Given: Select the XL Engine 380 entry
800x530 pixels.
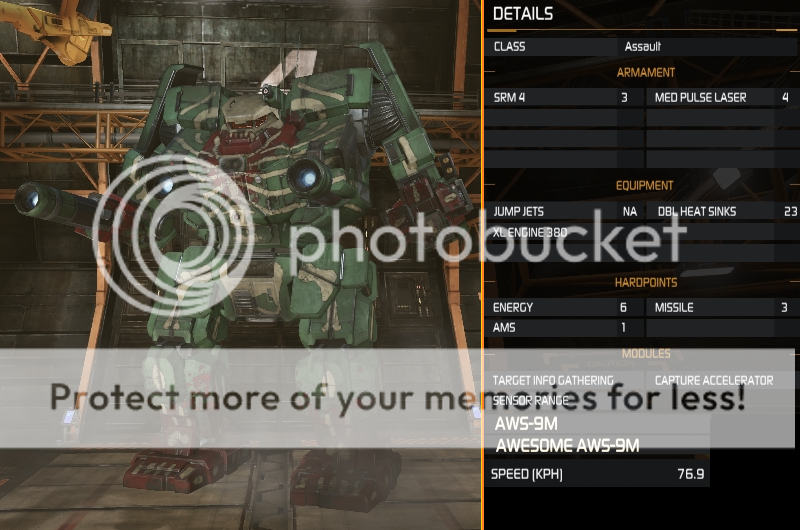Looking at the screenshot, I should point(540,231).
